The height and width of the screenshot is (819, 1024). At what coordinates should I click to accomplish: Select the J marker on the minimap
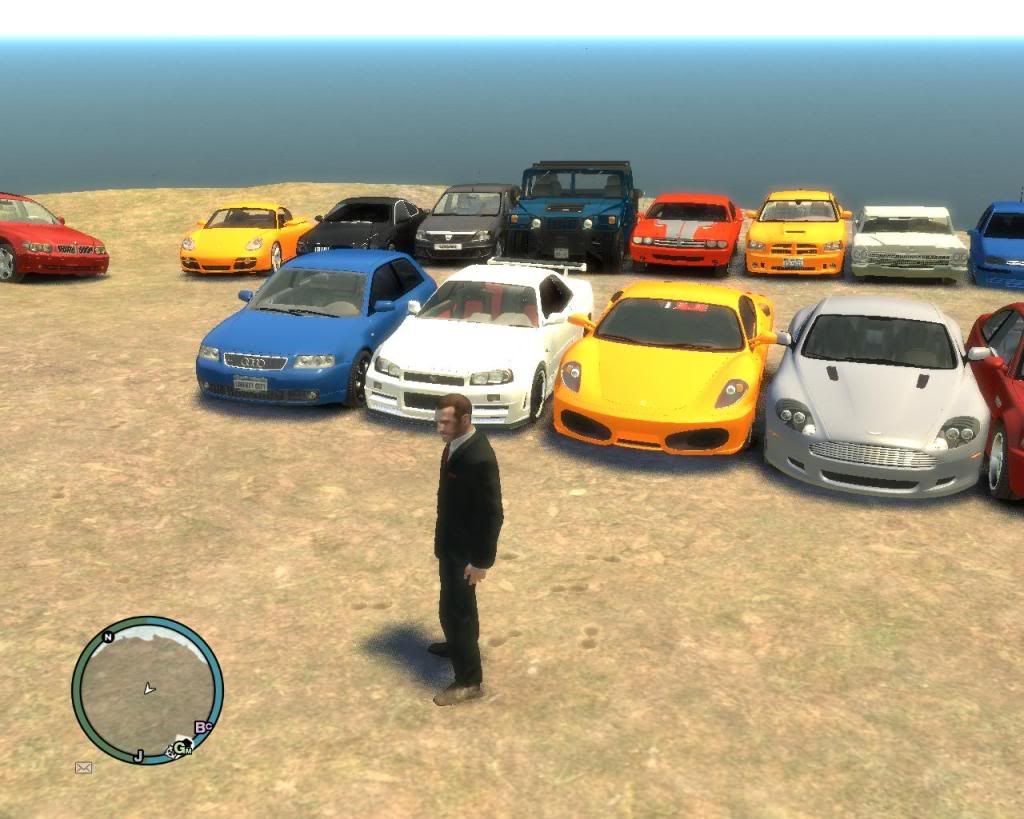tap(138, 755)
